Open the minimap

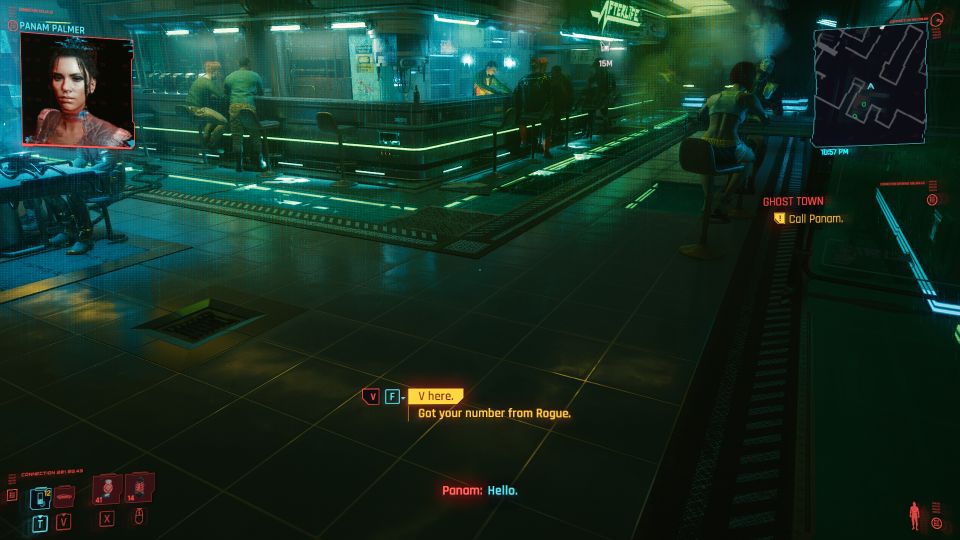coord(869,87)
